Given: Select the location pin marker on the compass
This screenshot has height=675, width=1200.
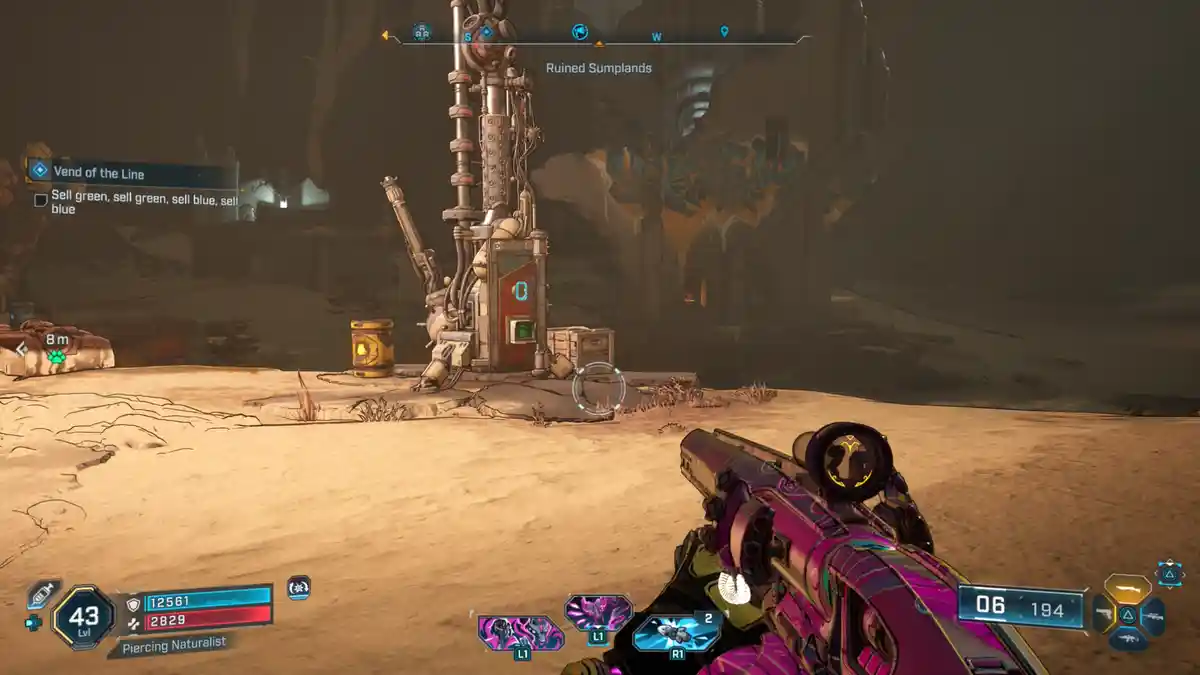Looking at the screenshot, I should coord(724,32).
